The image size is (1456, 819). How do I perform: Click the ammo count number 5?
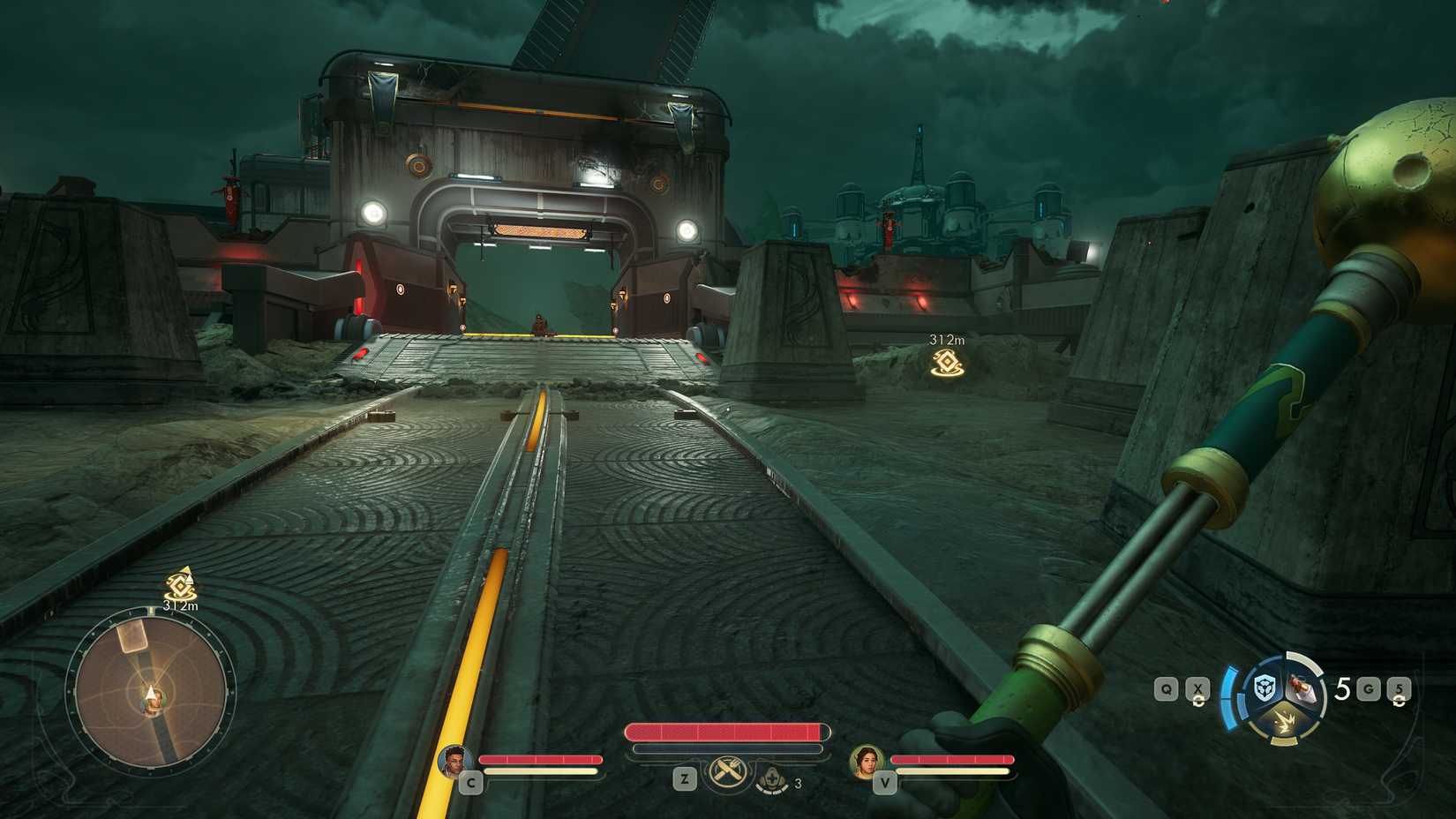1343,688
